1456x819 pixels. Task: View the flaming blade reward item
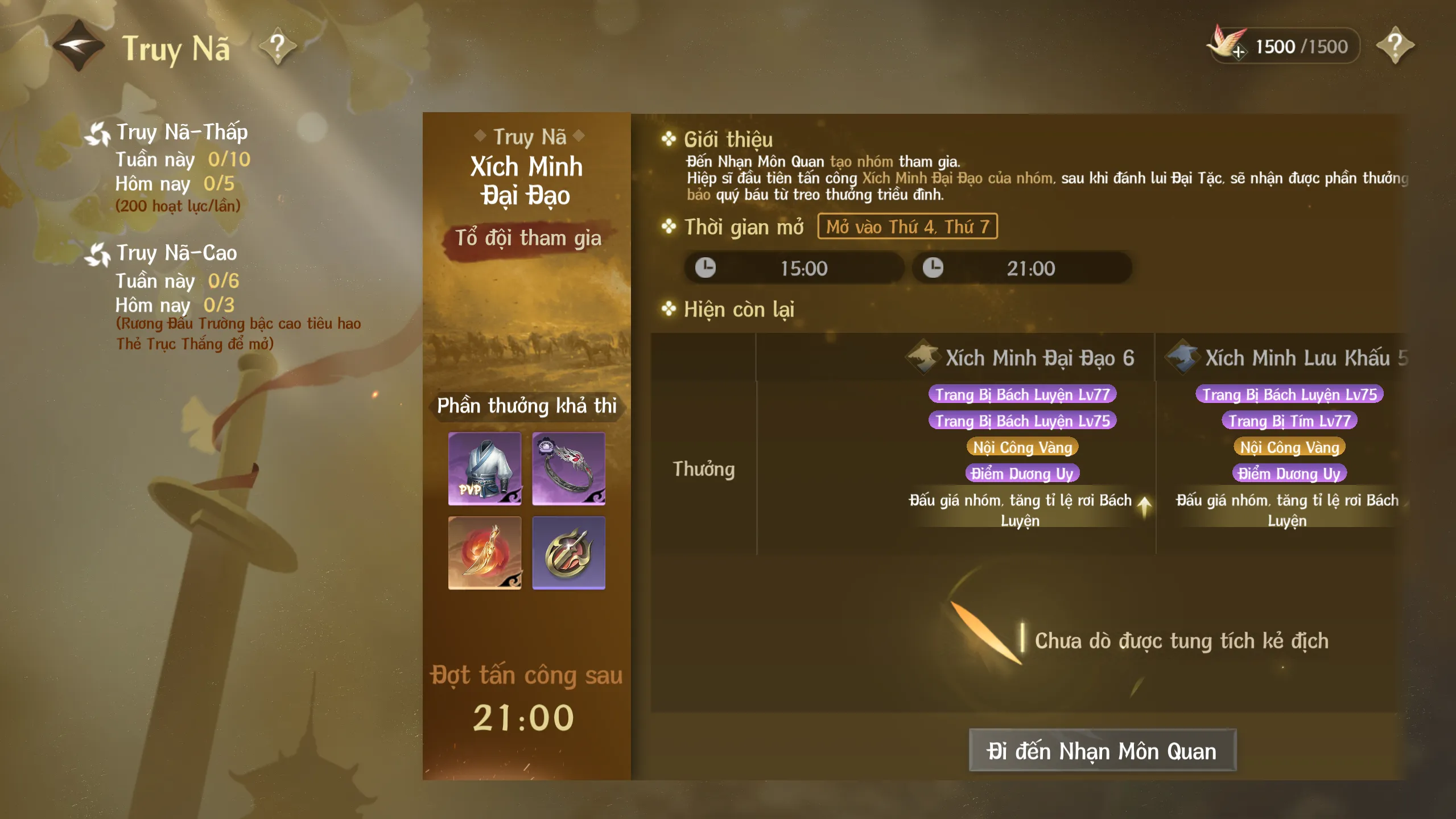point(485,553)
